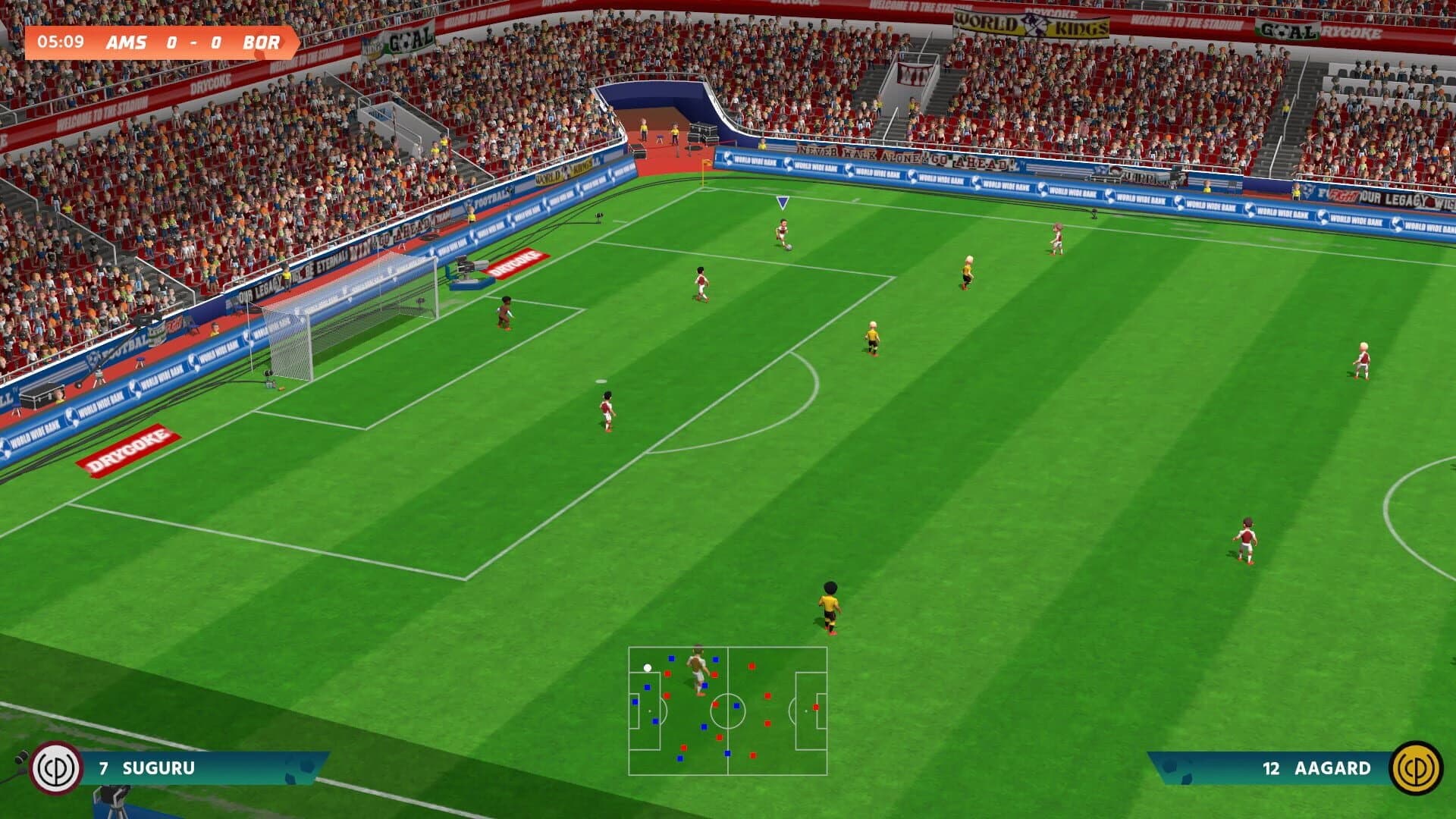Toggle the center circle marker on the minimap
This screenshot has width=1456, height=819.
point(728,711)
